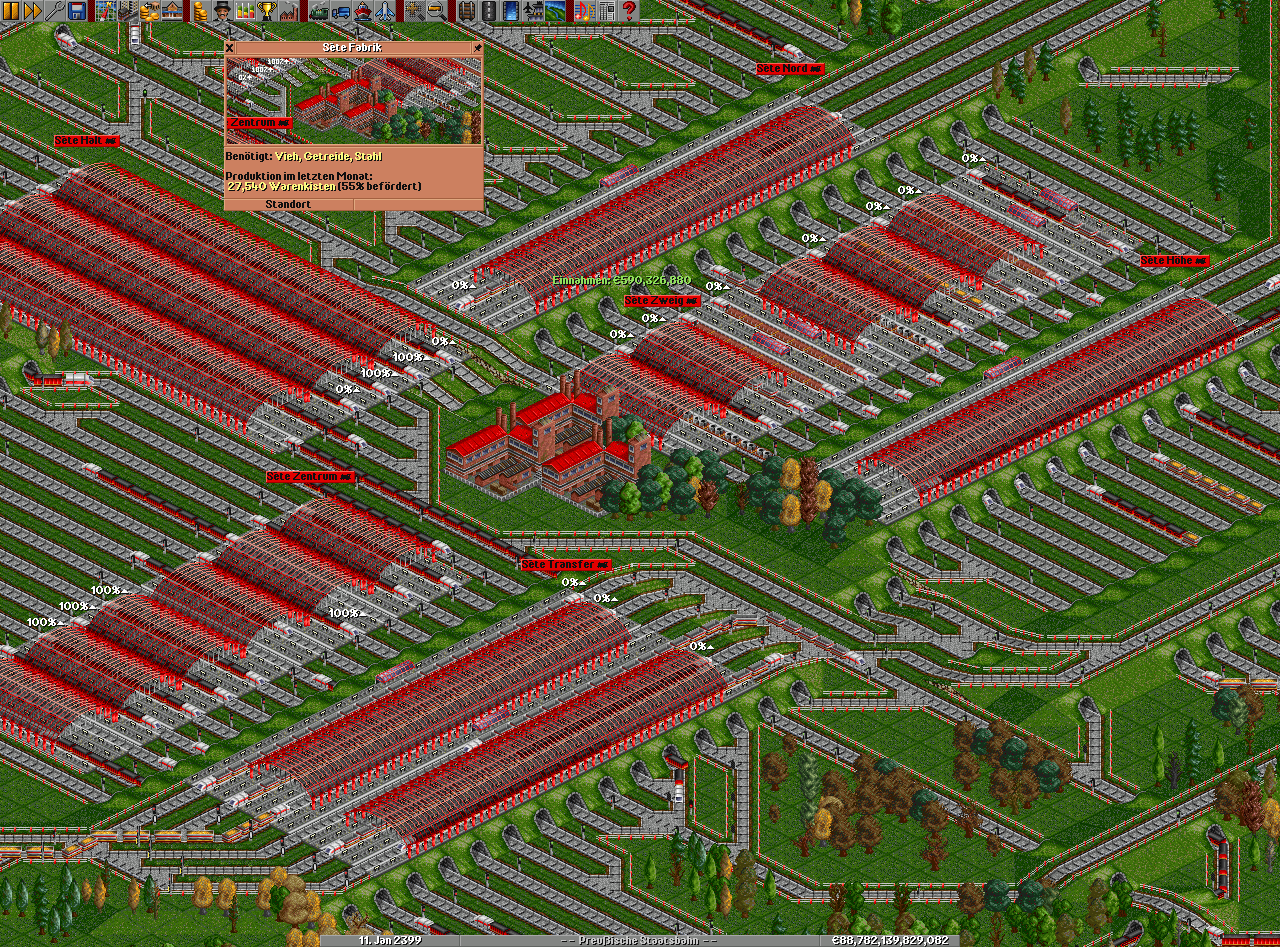Close the Sète Fabrik window

point(229,47)
